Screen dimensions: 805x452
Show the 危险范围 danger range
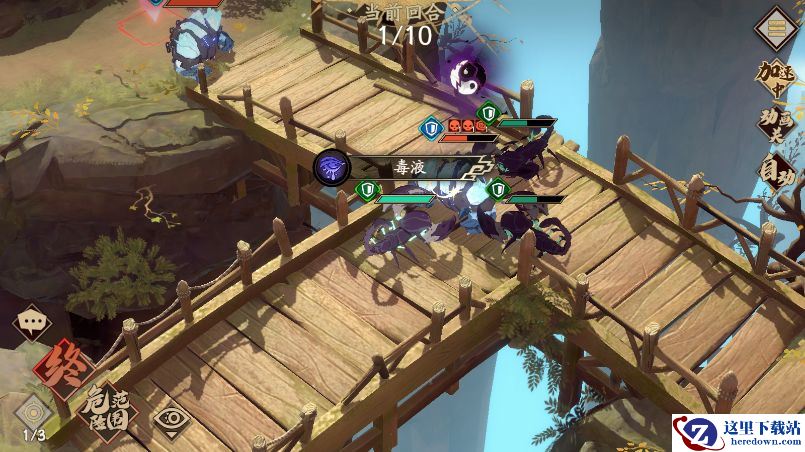click(x=107, y=408)
